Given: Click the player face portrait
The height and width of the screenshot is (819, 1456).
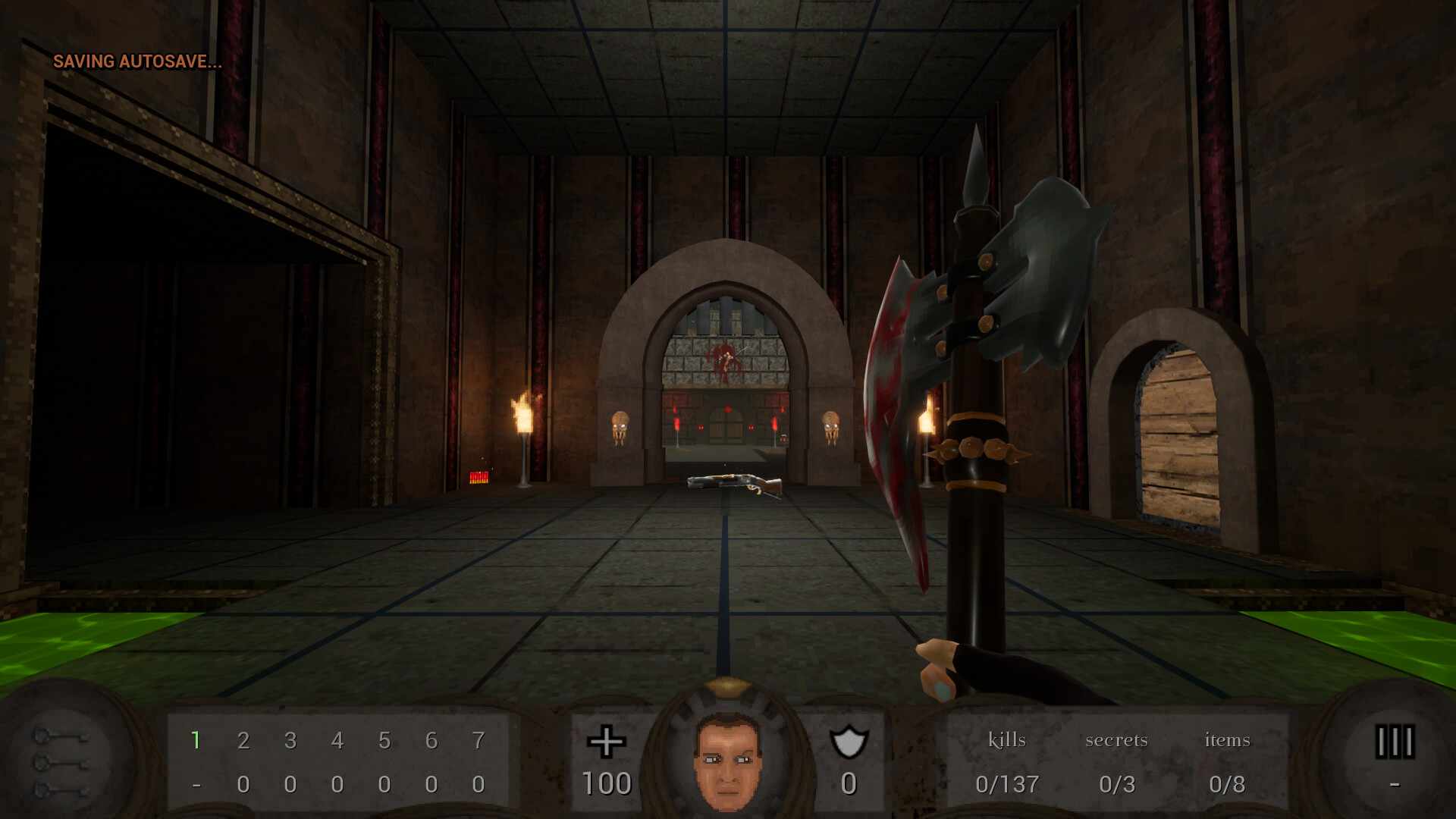Looking at the screenshot, I should [726, 762].
